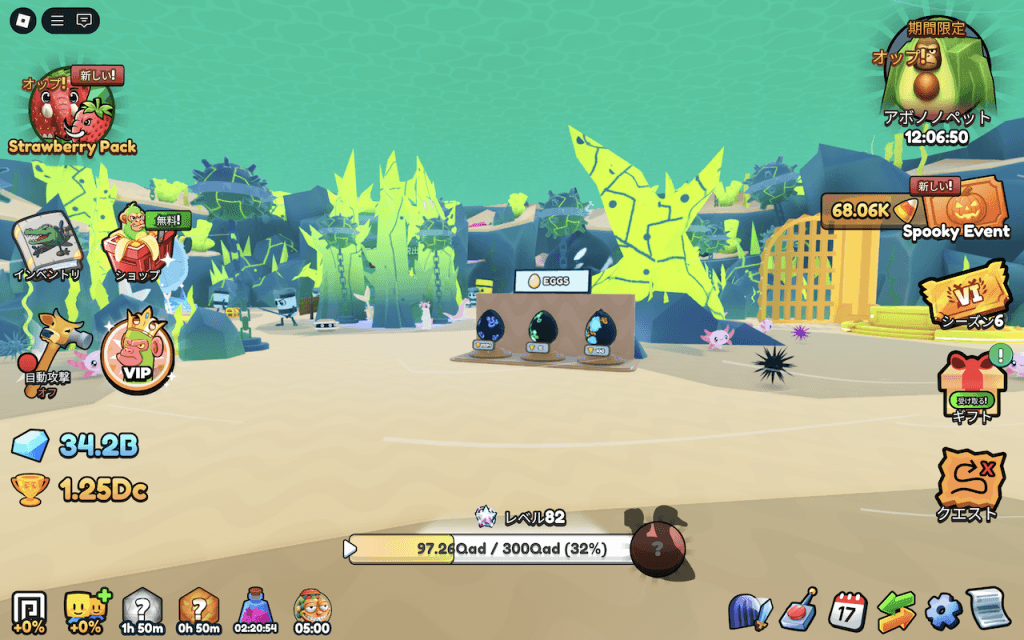Click the red button remote icon
The image size is (1024, 640).
pyautogui.click(x=799, y=608)
